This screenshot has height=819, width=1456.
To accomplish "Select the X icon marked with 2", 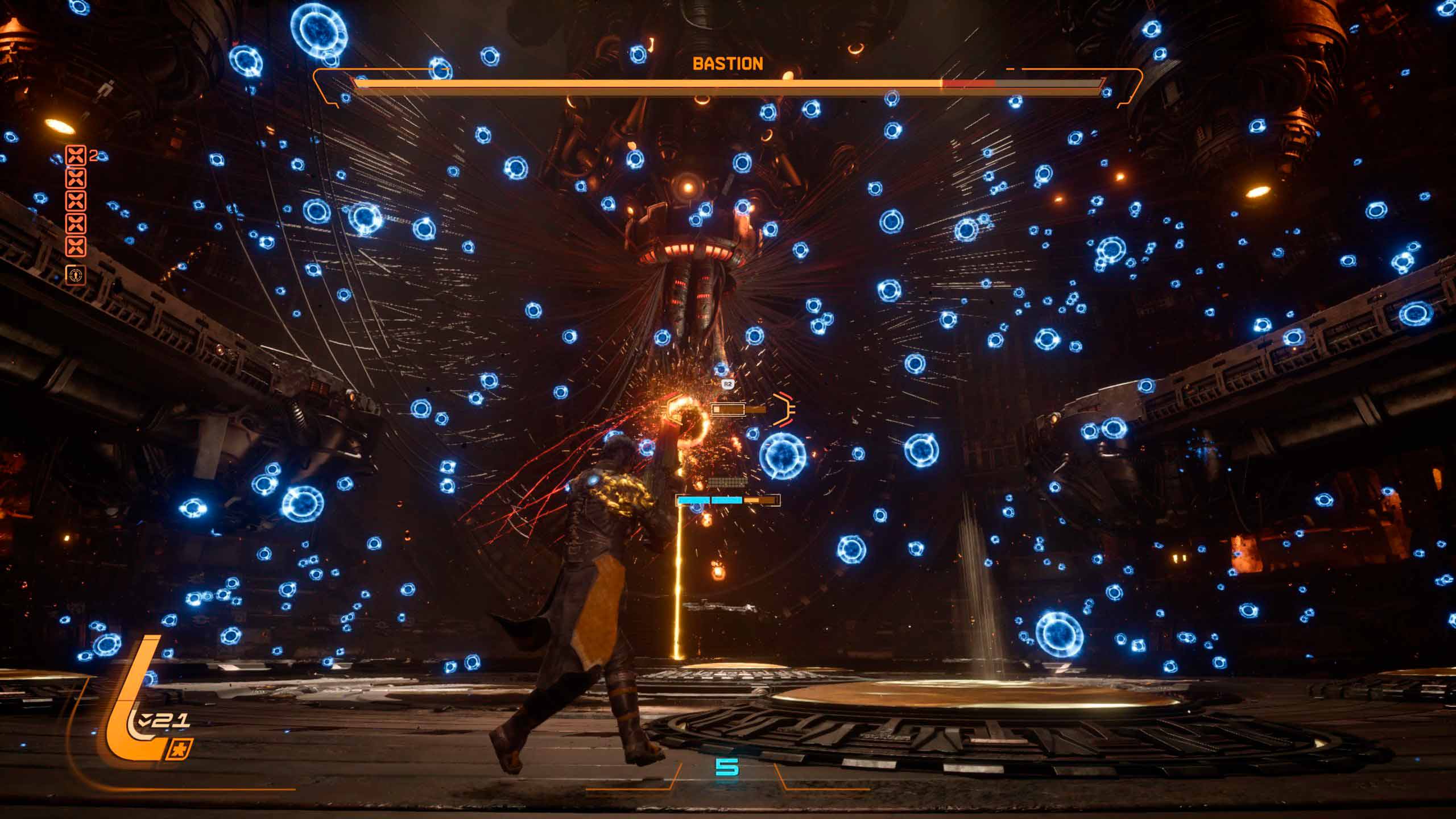I will coord(76,155).
